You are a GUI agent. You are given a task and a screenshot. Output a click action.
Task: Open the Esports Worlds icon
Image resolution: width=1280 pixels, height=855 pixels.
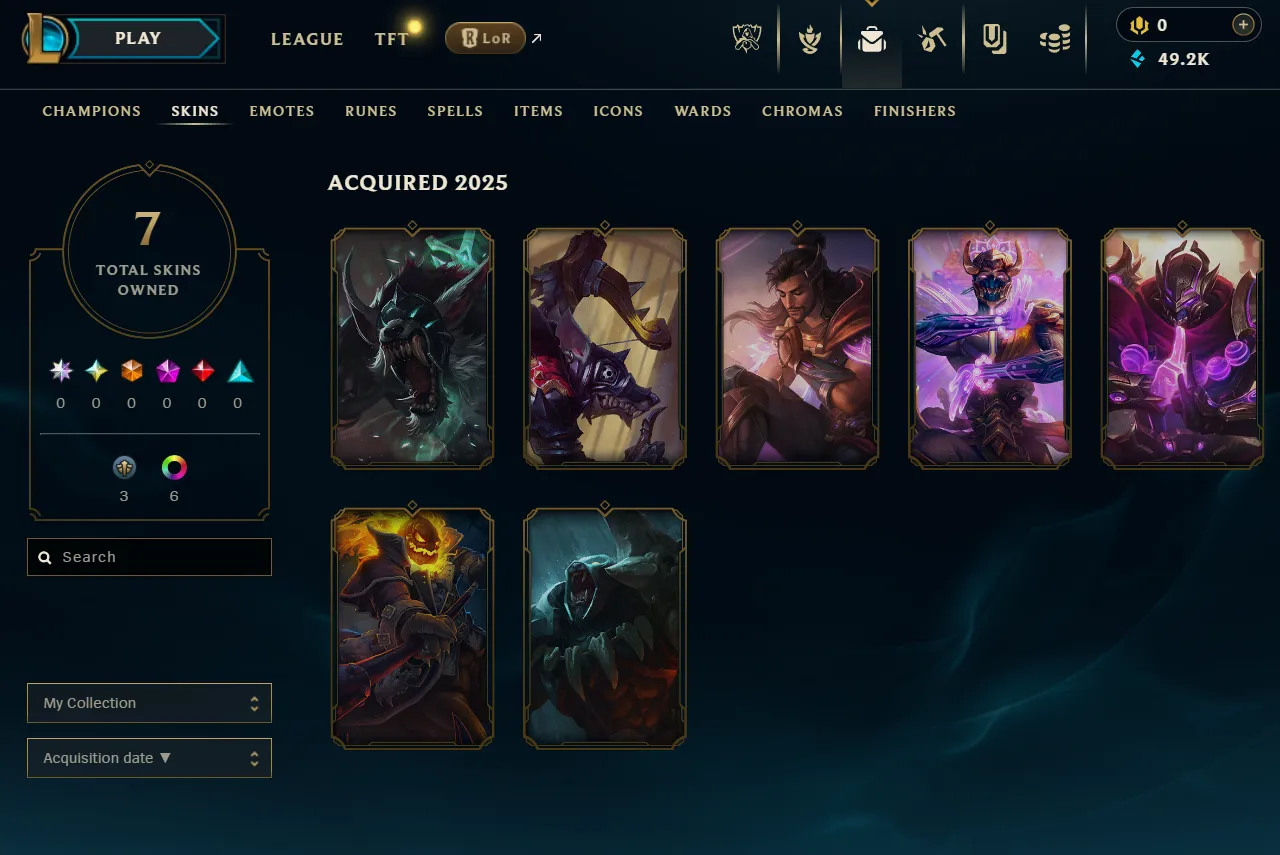[x=746, y=38]
